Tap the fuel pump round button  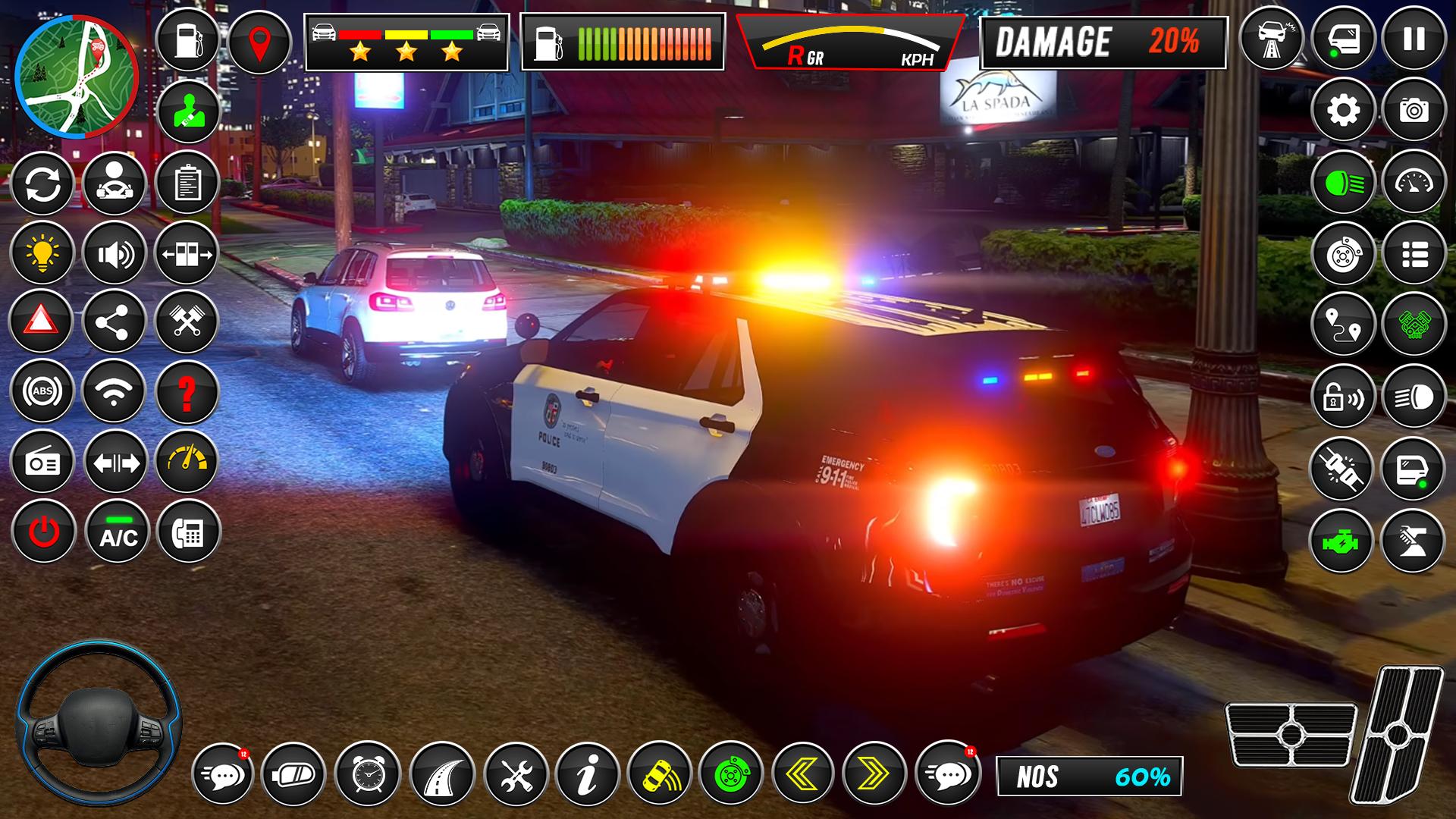pyautogui.click(x=187, y=42)
